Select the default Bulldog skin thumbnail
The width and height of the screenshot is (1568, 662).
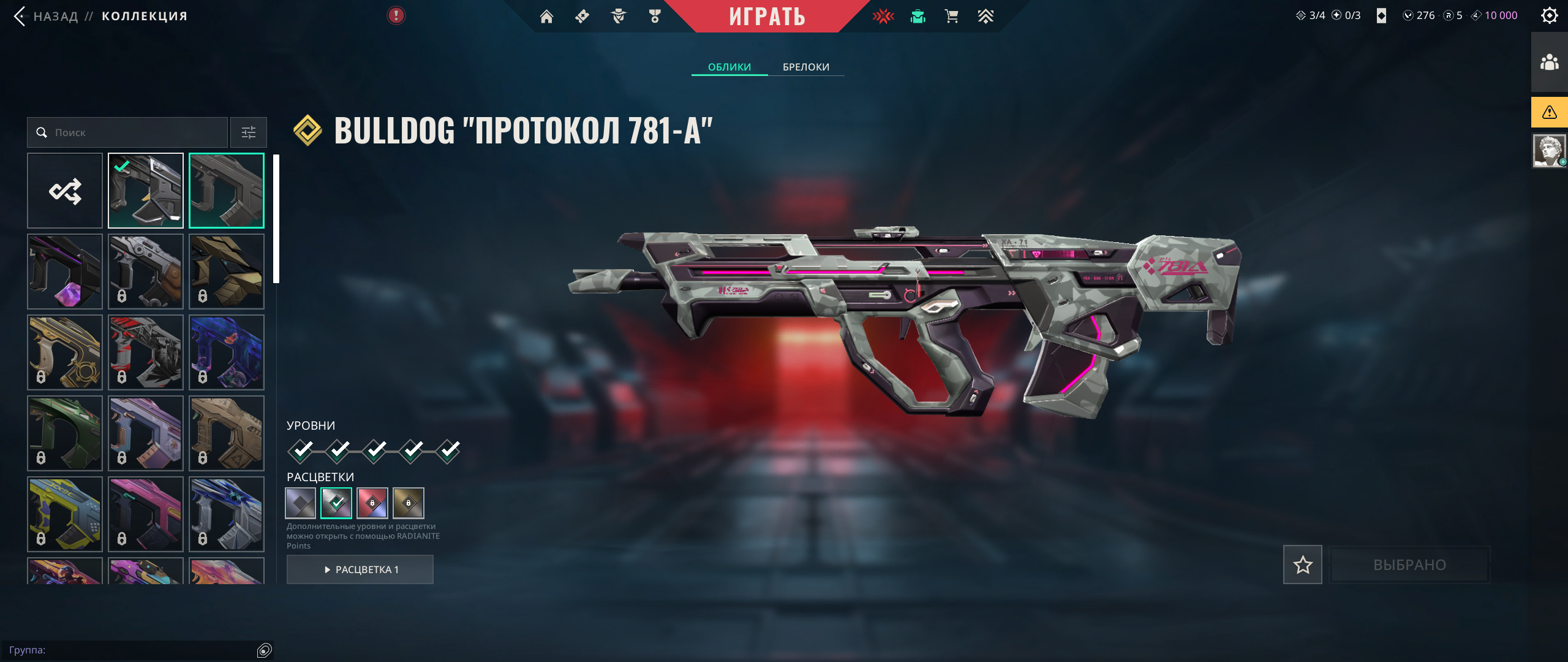(227, 191)
